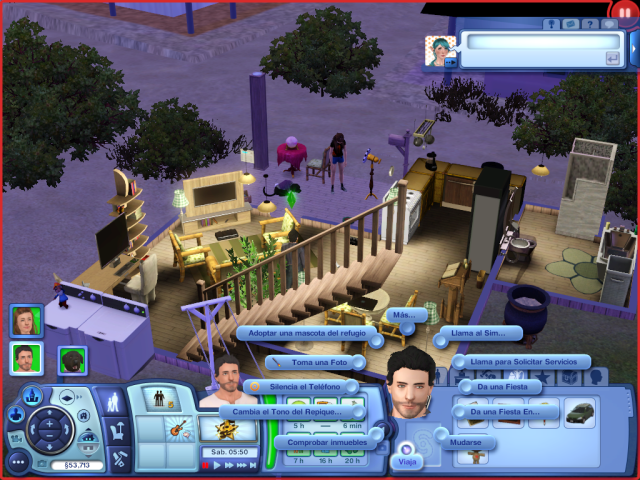
Task: Select the black dog portrait
Action: 72,359
